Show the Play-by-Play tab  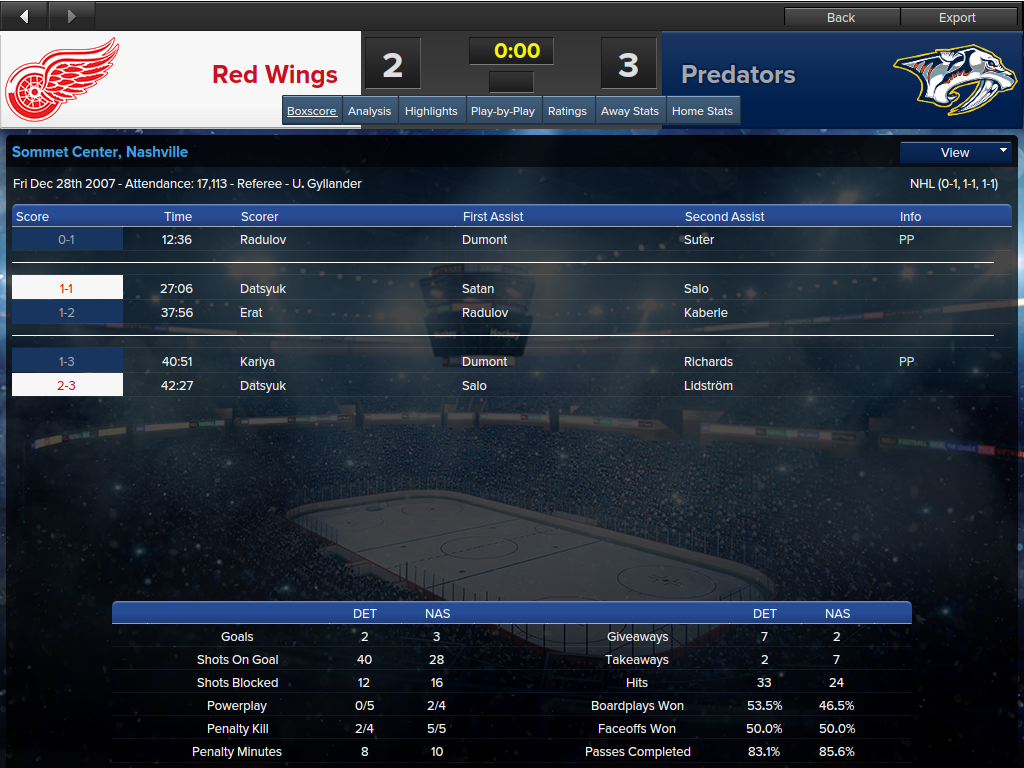(502, 111)
